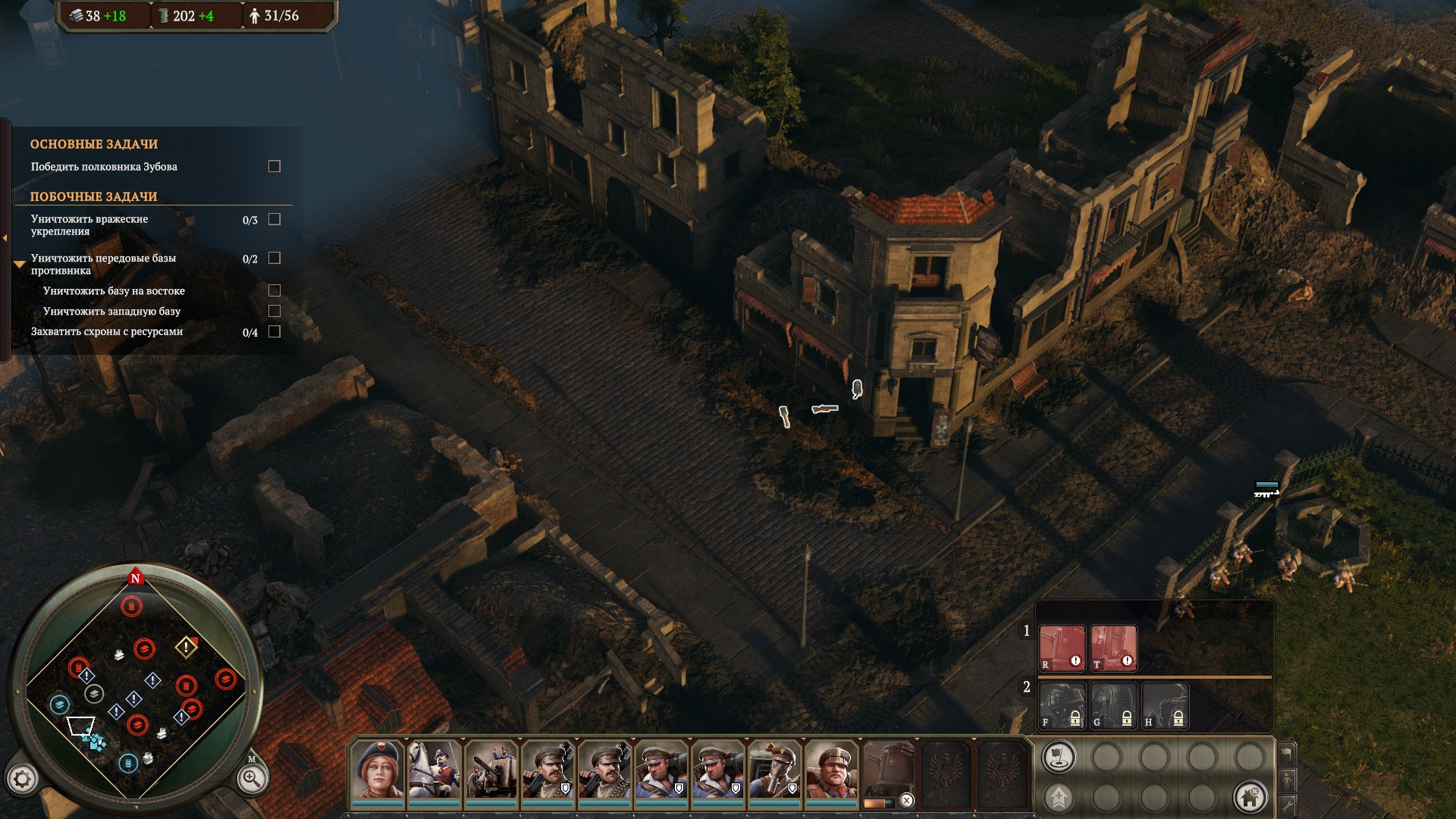Select the objective 'Победить полковника Зубова'

tap(104, 167)
